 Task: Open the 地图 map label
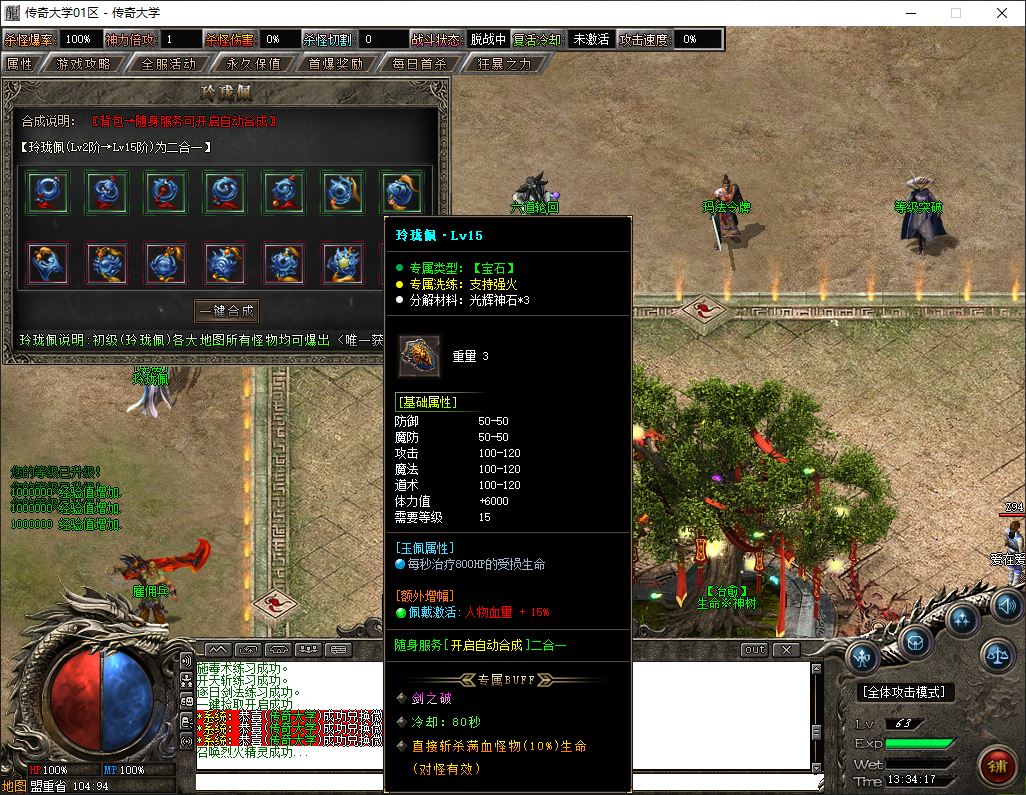click(x=13, y=786)
